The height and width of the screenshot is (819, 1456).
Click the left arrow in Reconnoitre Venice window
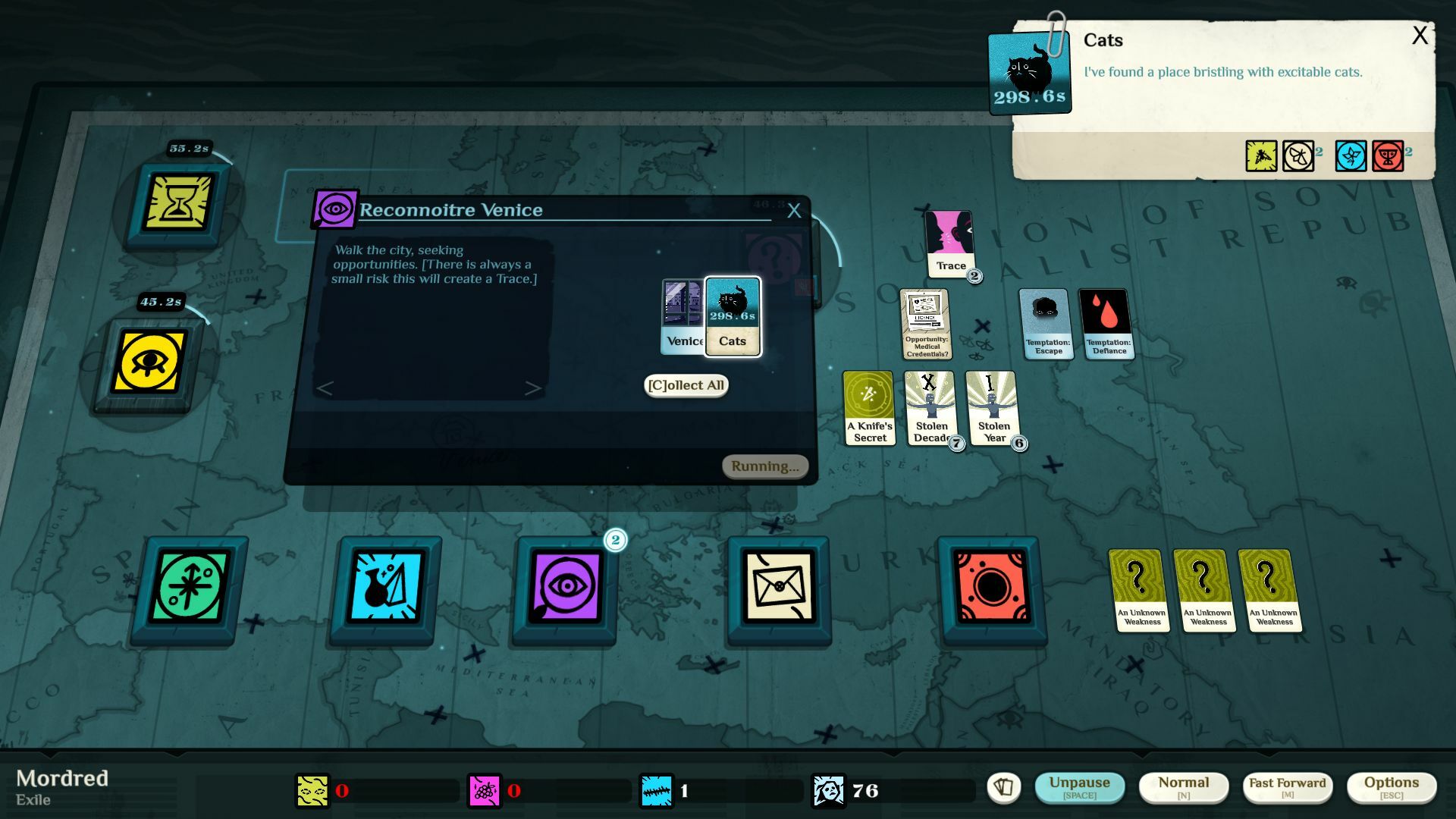click(x=325, y=389)
